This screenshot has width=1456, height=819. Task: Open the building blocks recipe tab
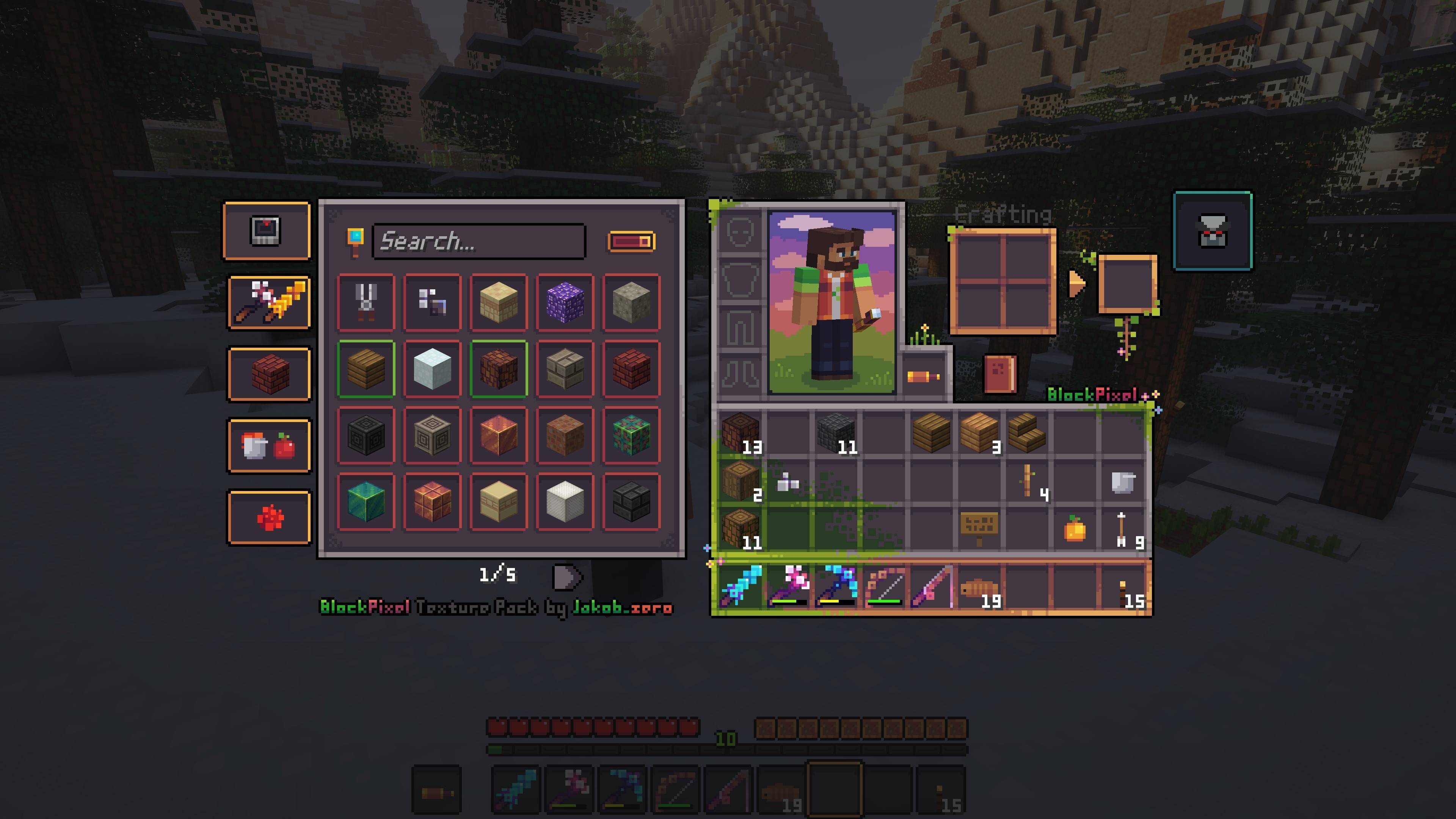tap(269, 374)
